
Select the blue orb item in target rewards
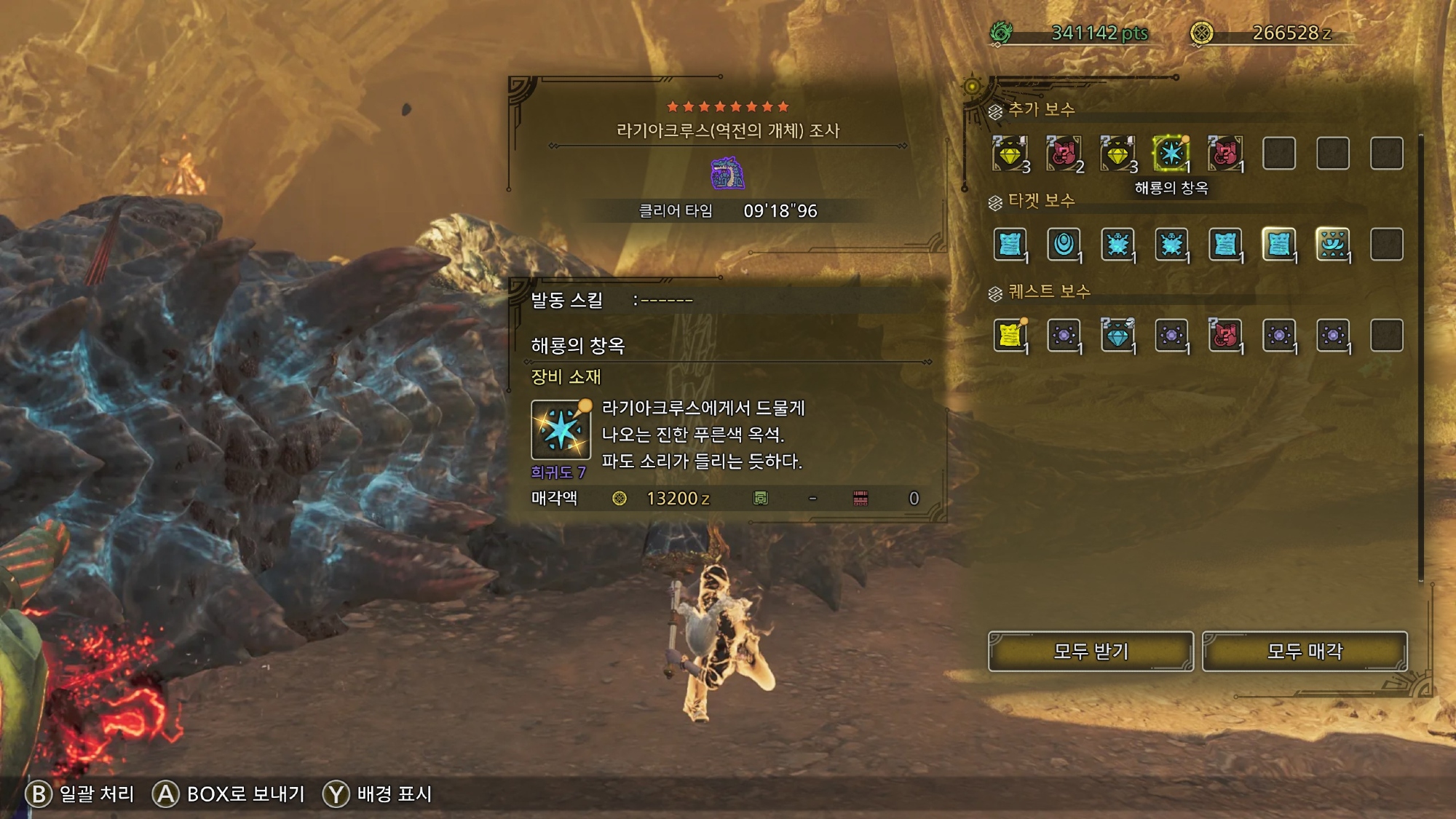coord(1064,244)
